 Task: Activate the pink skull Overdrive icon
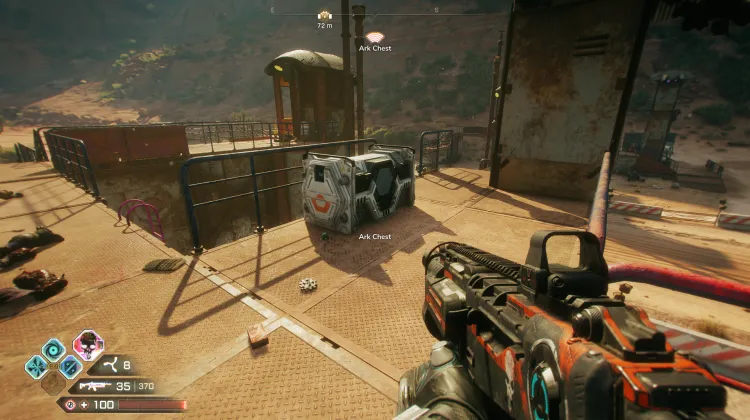88,346
